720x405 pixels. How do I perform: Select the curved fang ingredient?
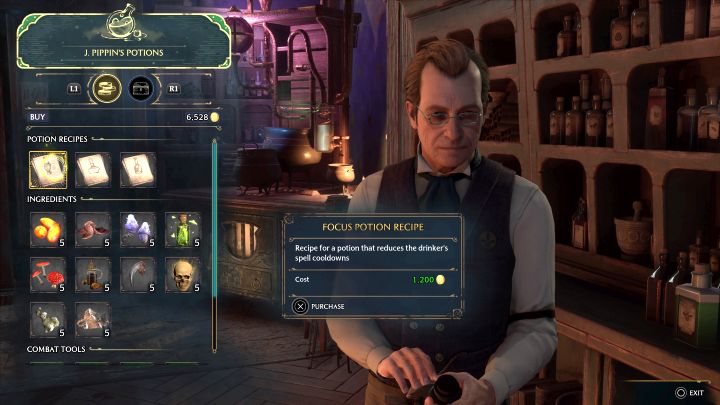[137, 274]
